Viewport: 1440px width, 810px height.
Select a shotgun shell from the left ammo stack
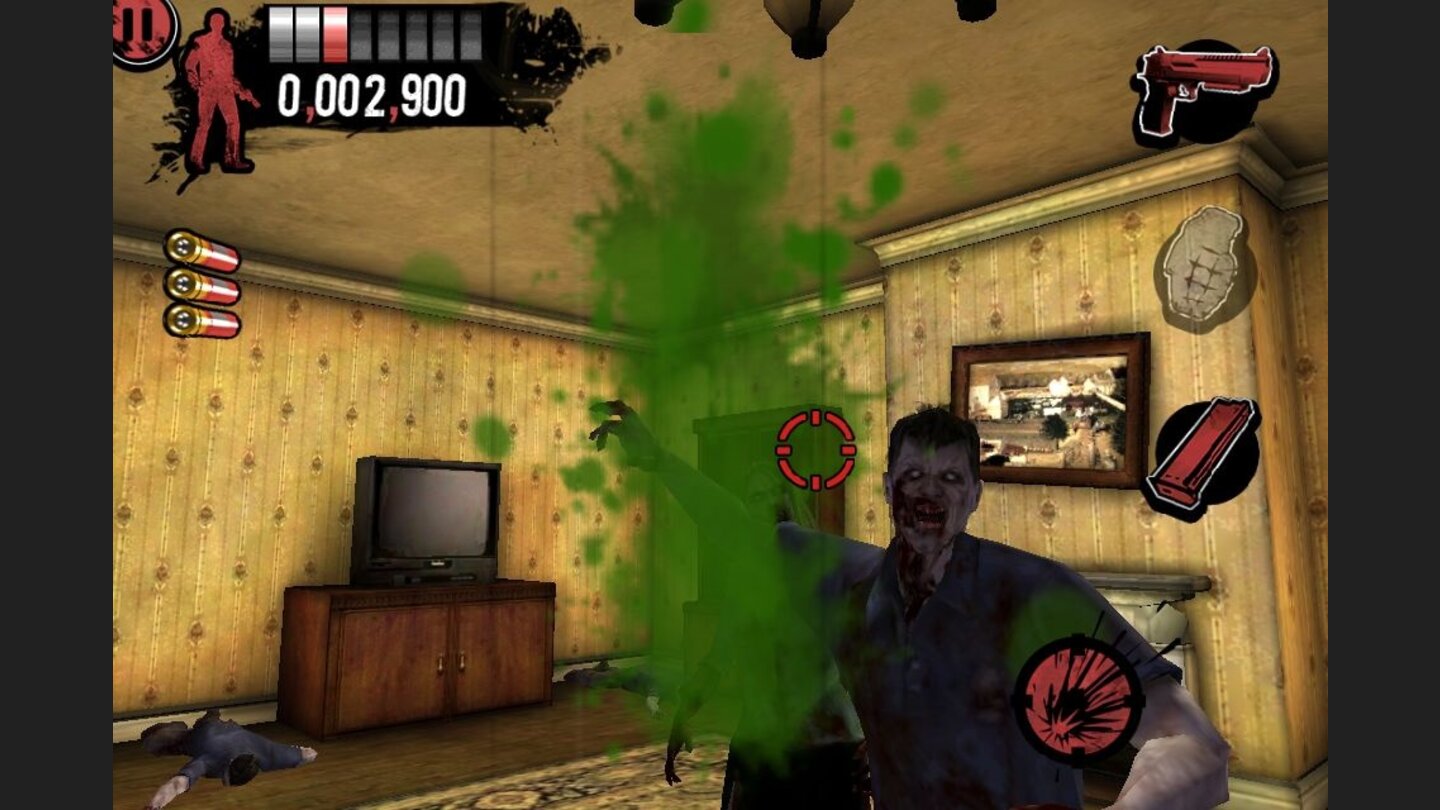pyautogui.click(x=203, y=285)
